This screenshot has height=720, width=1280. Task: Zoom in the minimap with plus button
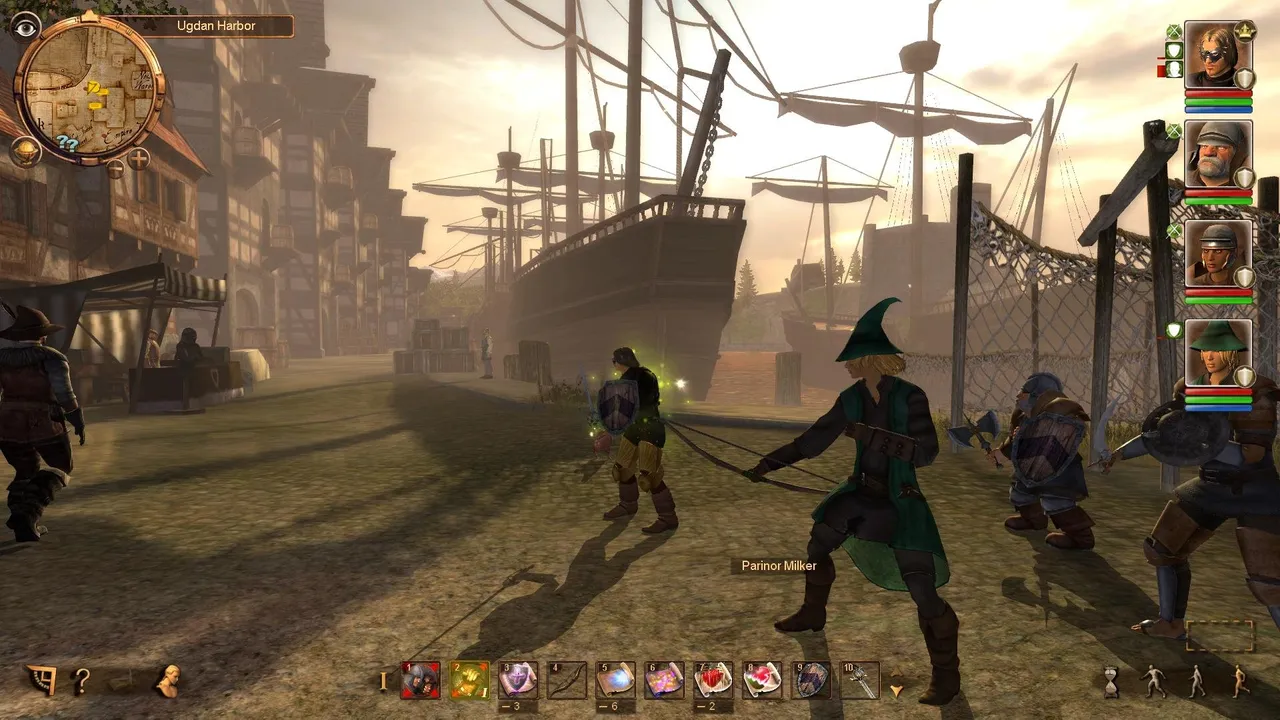(138, 158)
